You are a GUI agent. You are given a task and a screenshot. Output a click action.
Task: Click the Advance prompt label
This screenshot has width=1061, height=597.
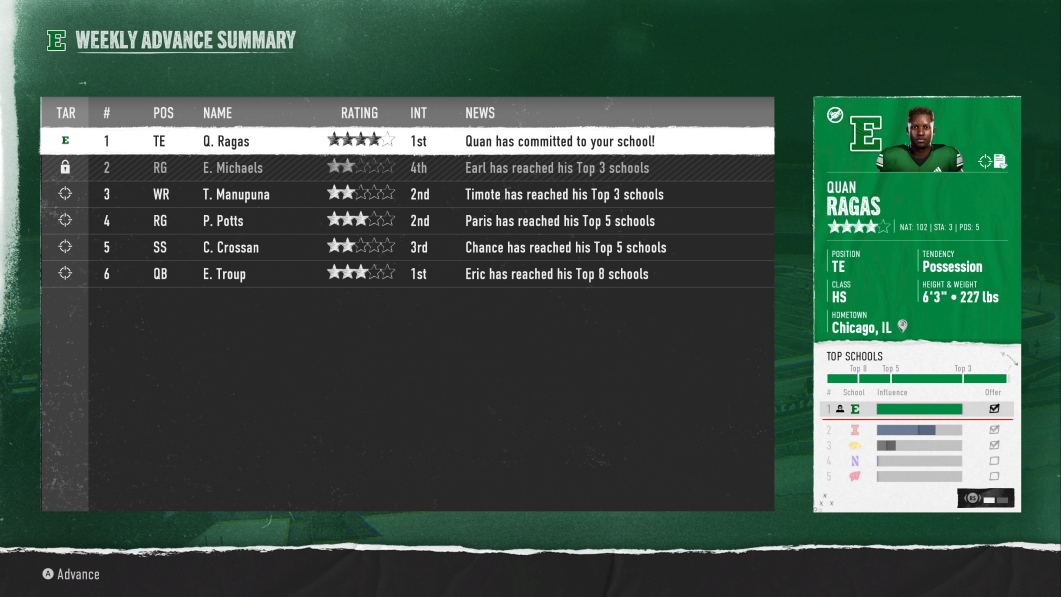78,574
